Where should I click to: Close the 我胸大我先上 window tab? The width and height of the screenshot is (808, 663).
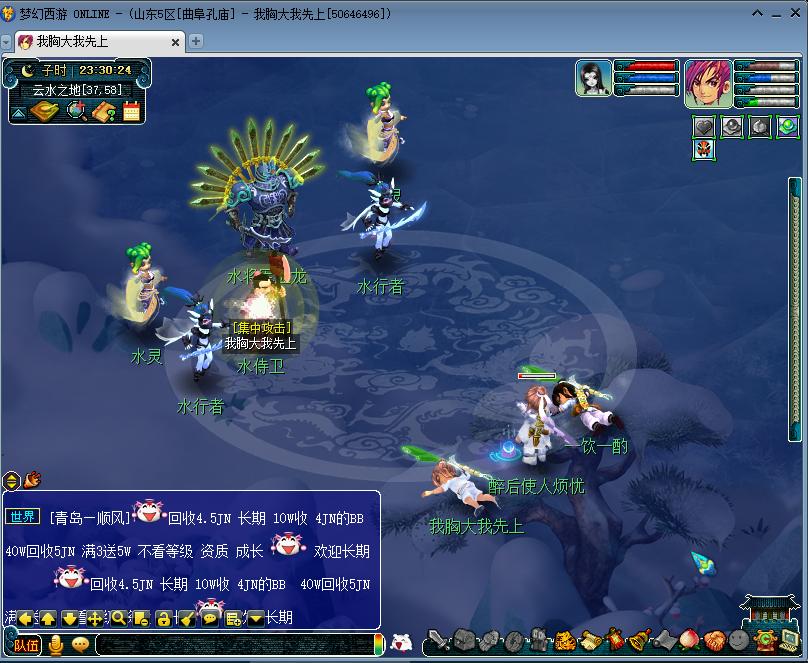tap(177, 42)
